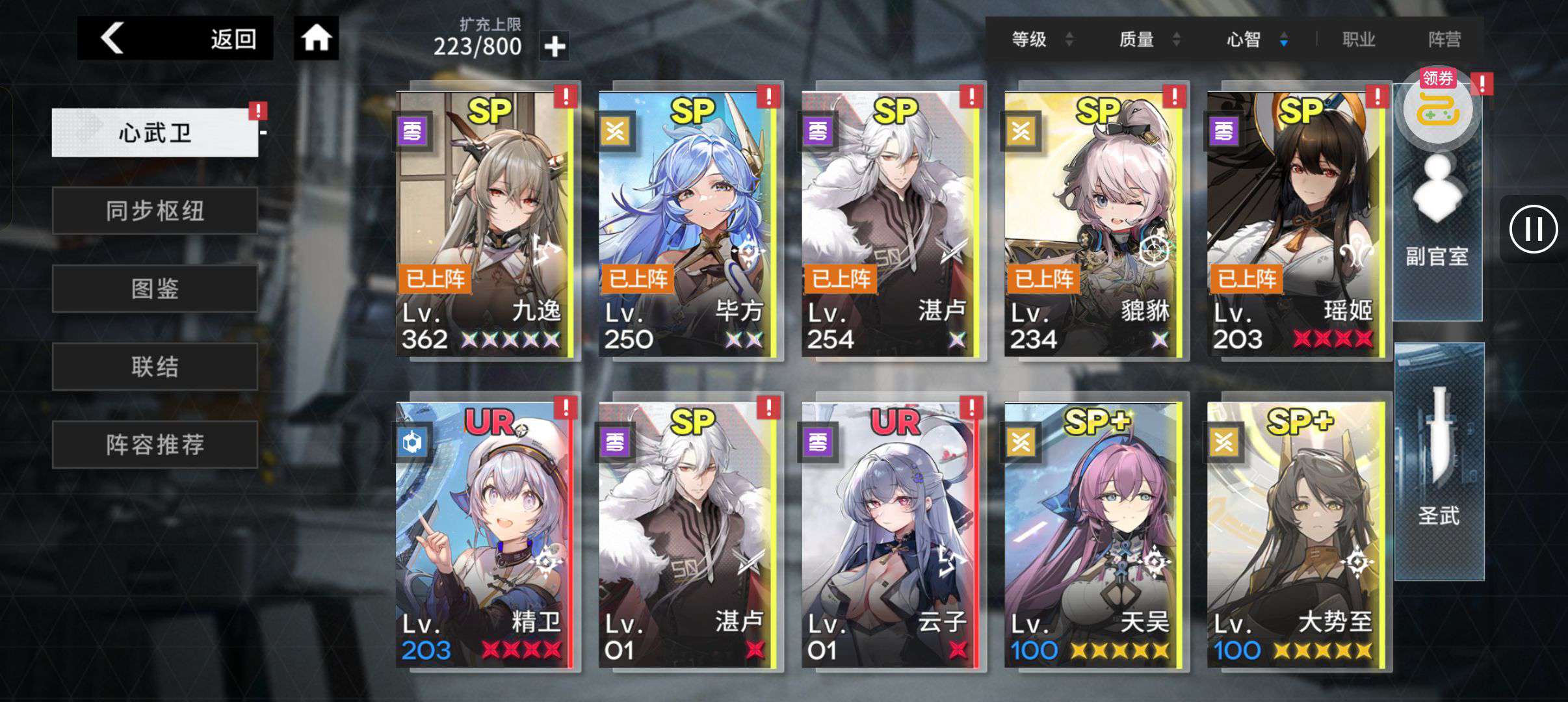Click the purple faction badge on 九逸's card
Image resolution: width=1568 pixels, height=702 pixels.
pos(412,132)
